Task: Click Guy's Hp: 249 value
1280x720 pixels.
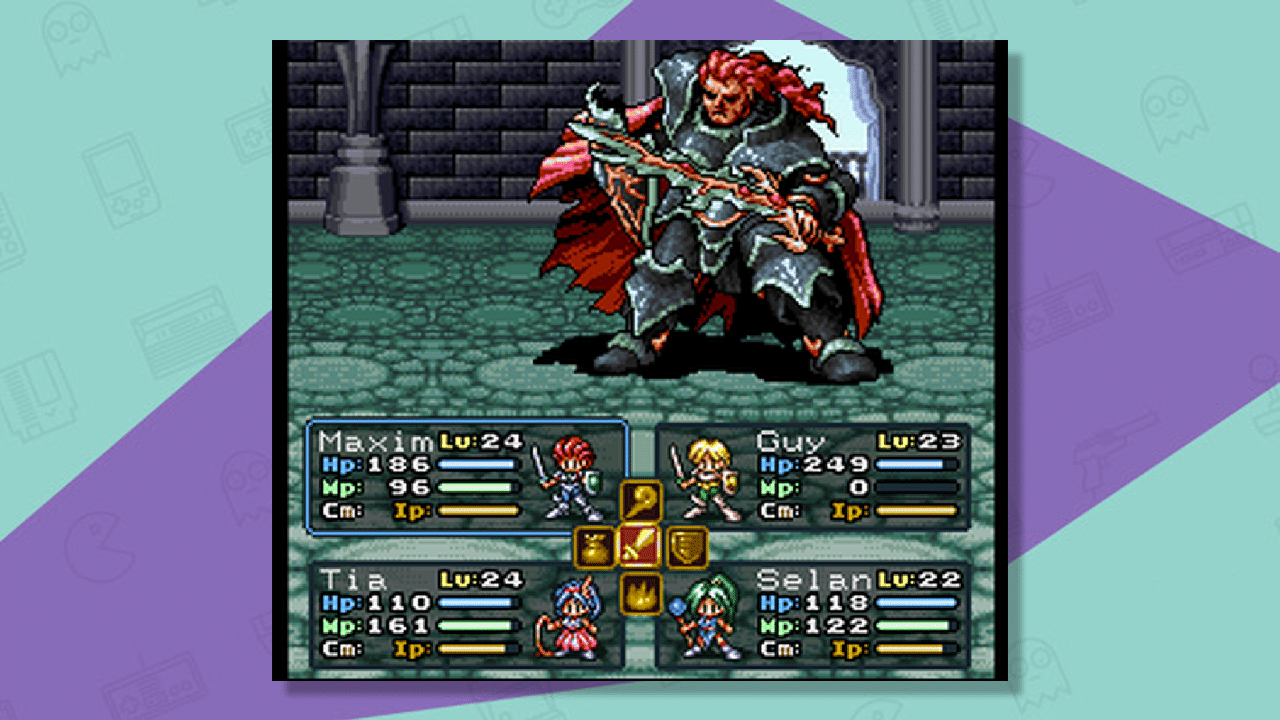Action: click(835, 463)
